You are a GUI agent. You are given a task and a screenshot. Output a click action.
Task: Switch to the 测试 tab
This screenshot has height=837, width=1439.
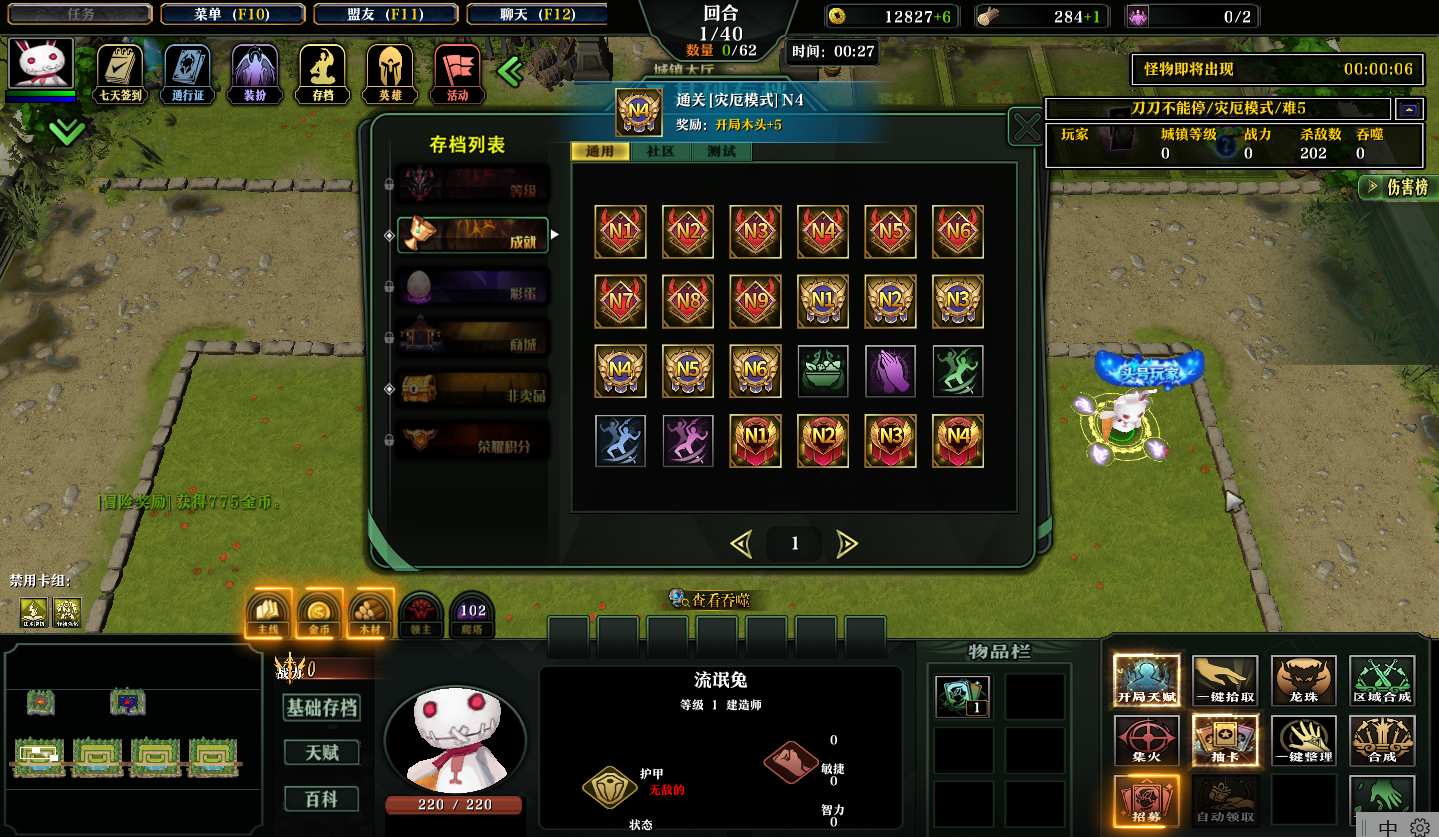coord(721,152)
